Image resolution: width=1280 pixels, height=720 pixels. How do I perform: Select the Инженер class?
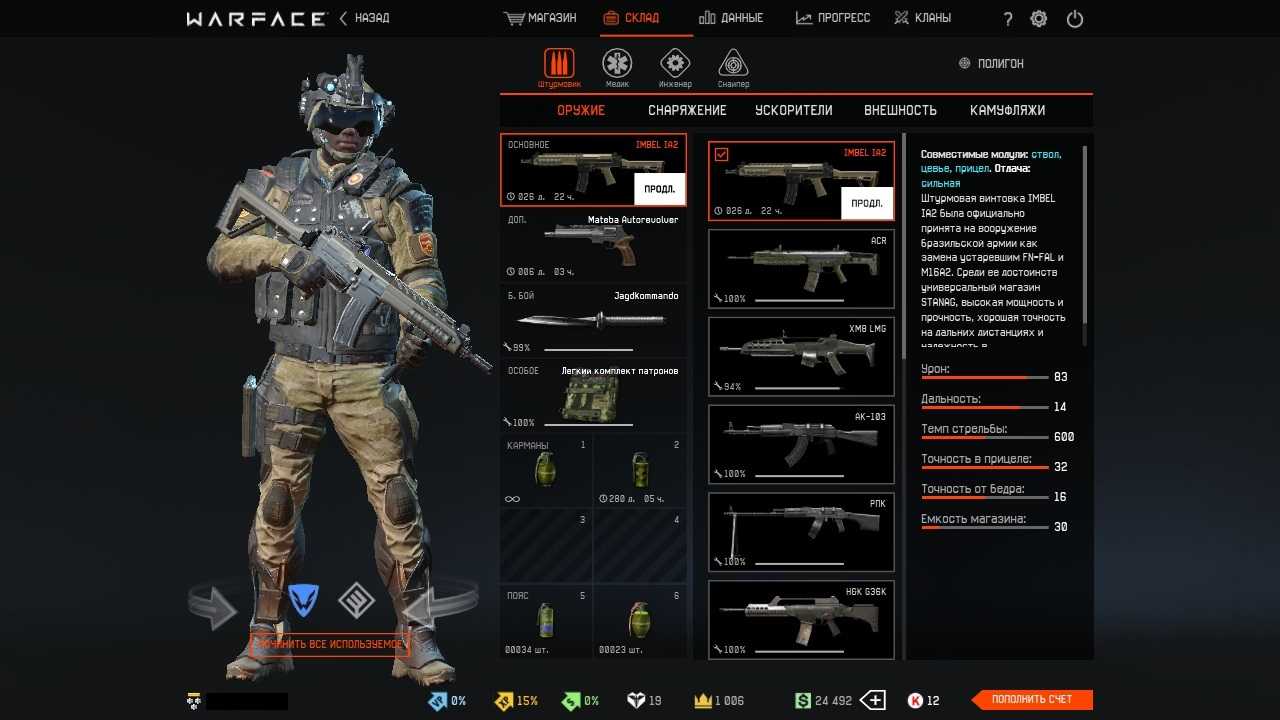pos(675,66)
